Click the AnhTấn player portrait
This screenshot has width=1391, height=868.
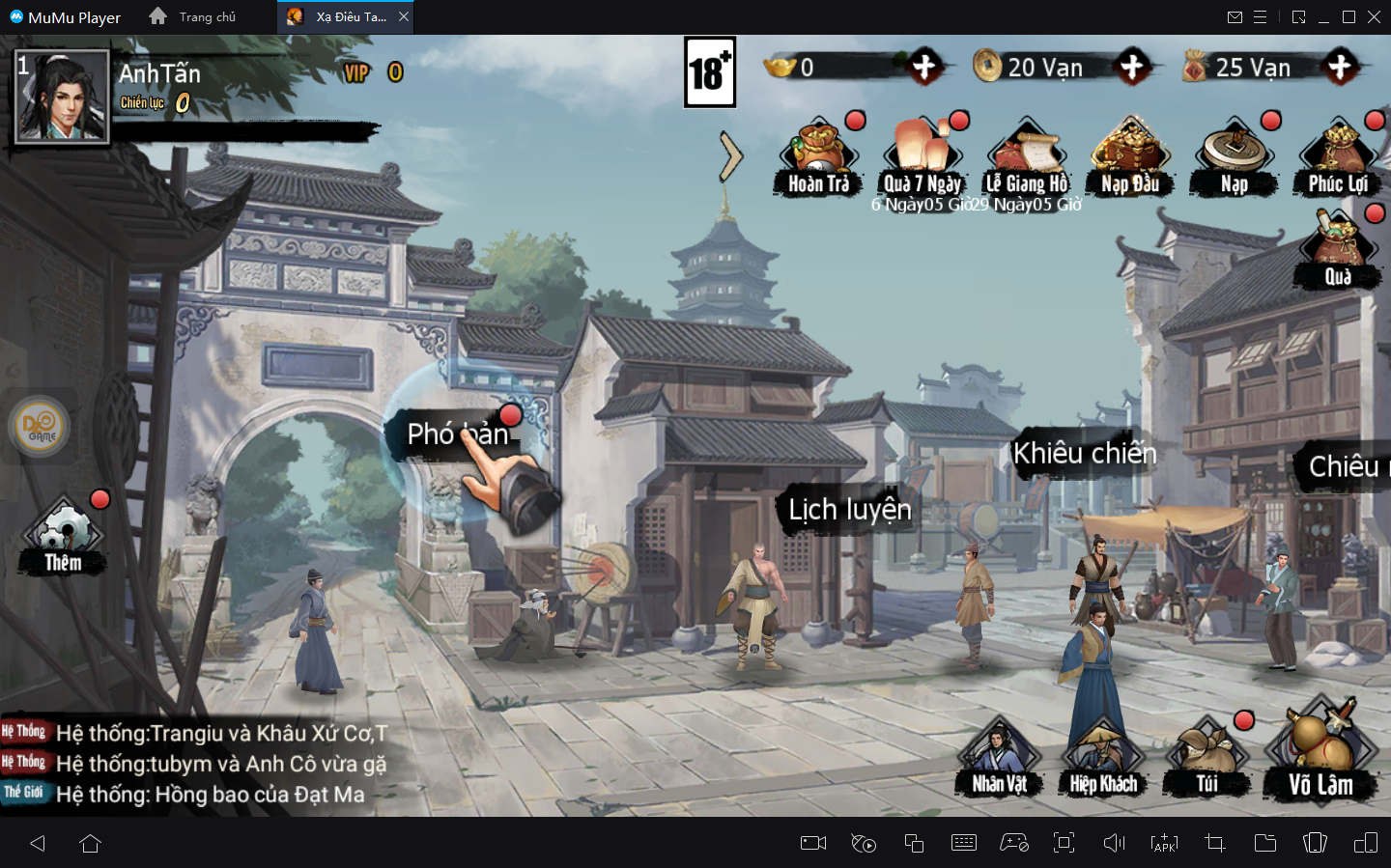coord(63,97)
